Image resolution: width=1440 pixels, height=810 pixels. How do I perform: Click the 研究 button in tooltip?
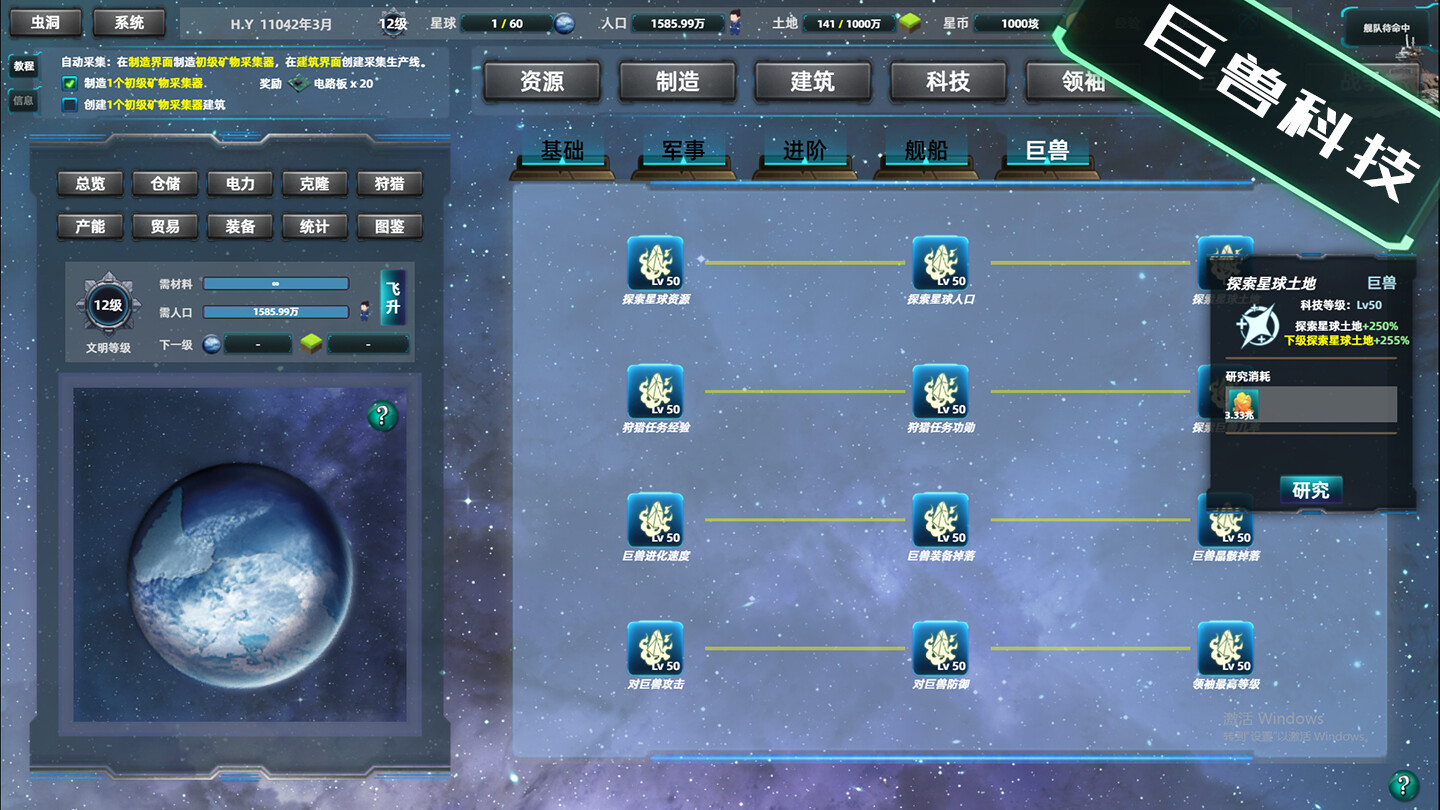(x=1310, y=489)
